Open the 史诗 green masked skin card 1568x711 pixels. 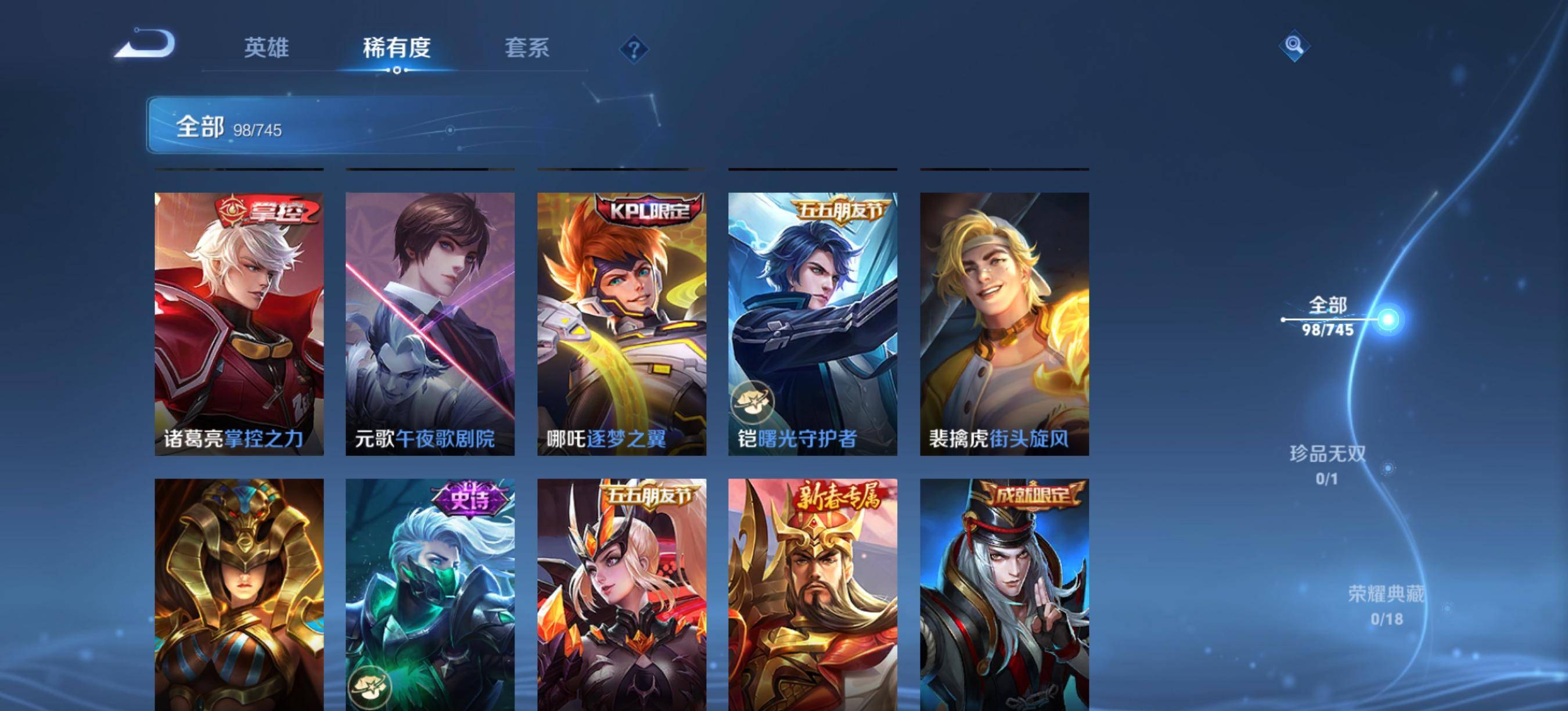click(x=430, y=594)
